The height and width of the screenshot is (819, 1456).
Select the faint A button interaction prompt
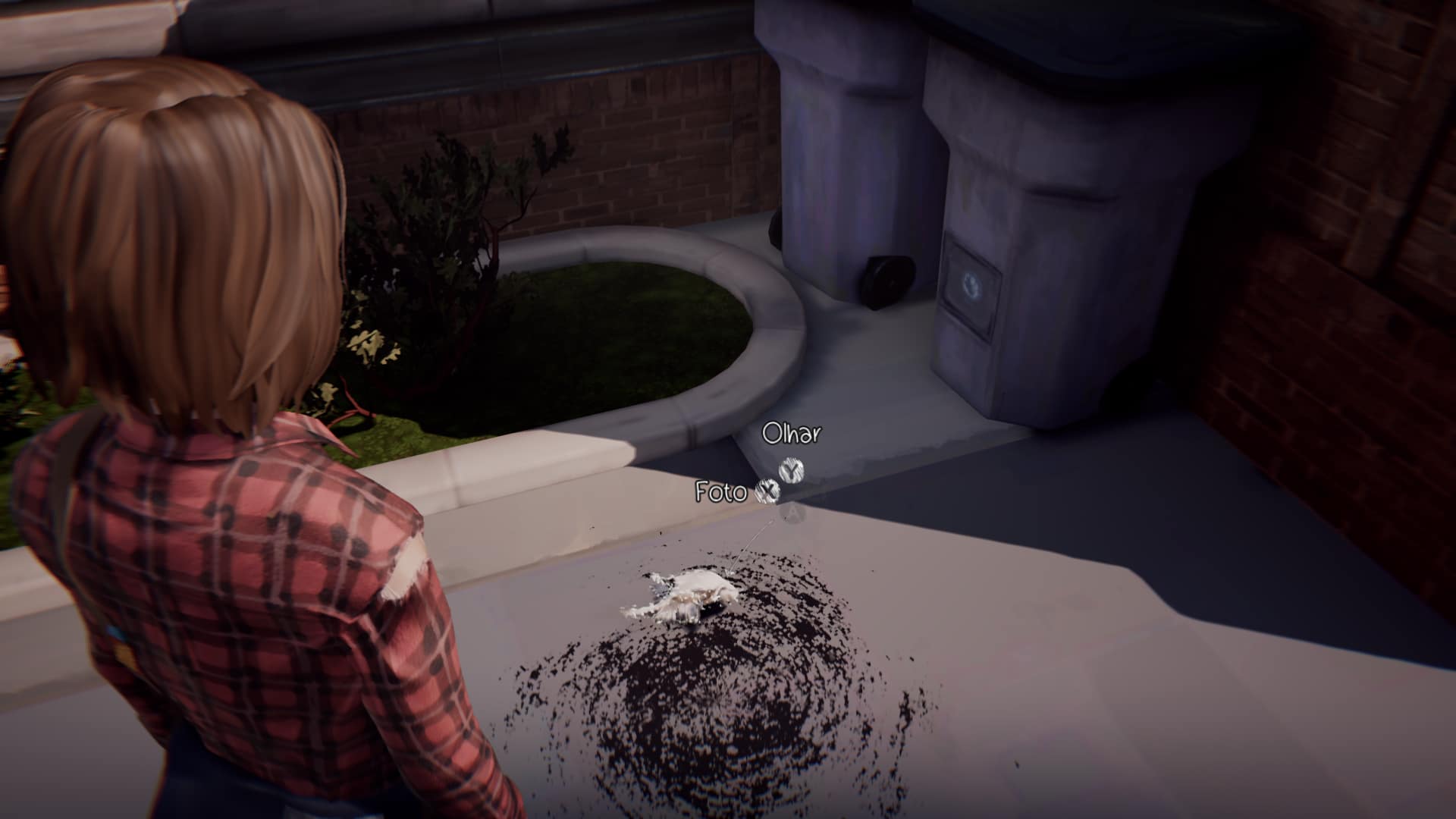pos(791,514)
